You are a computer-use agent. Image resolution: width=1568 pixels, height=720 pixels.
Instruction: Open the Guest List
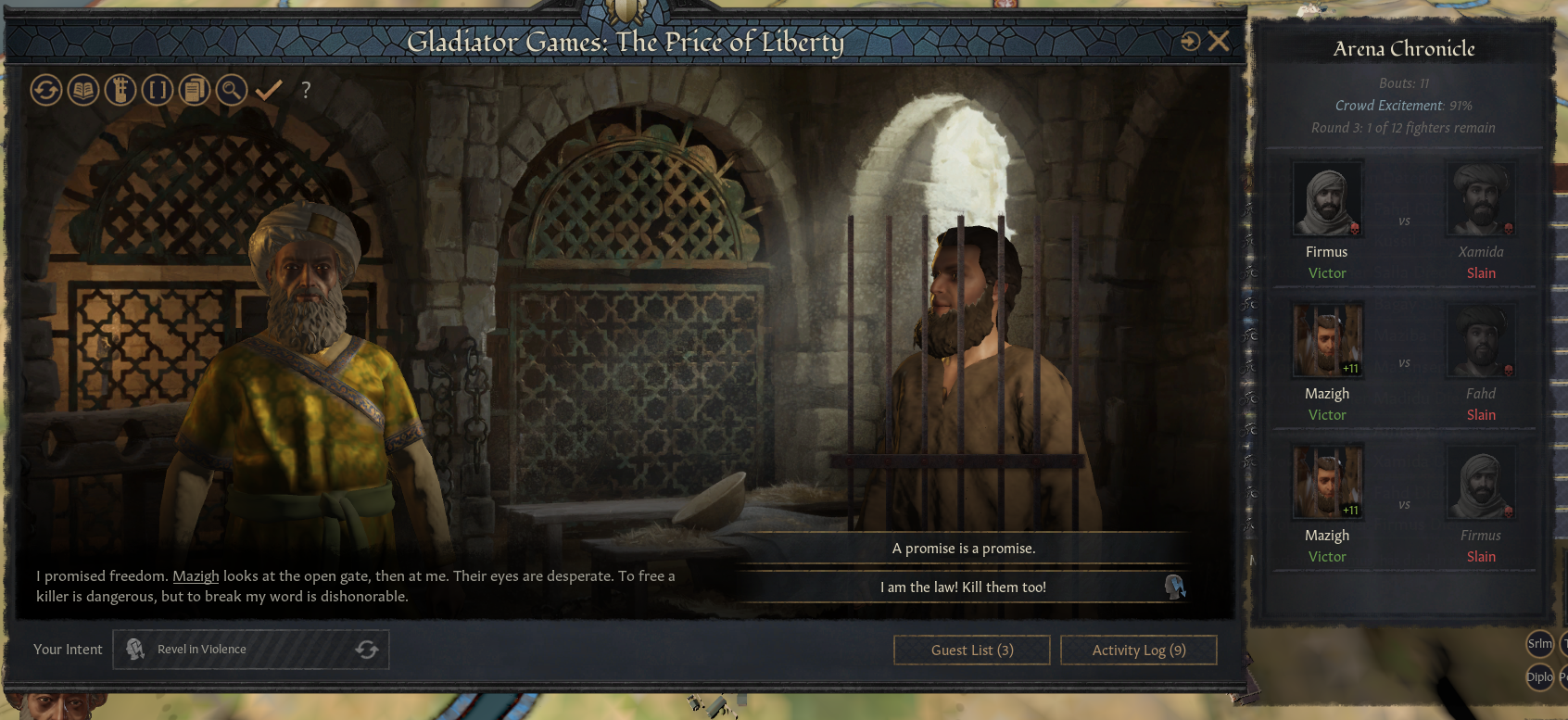tap(971, 651)
